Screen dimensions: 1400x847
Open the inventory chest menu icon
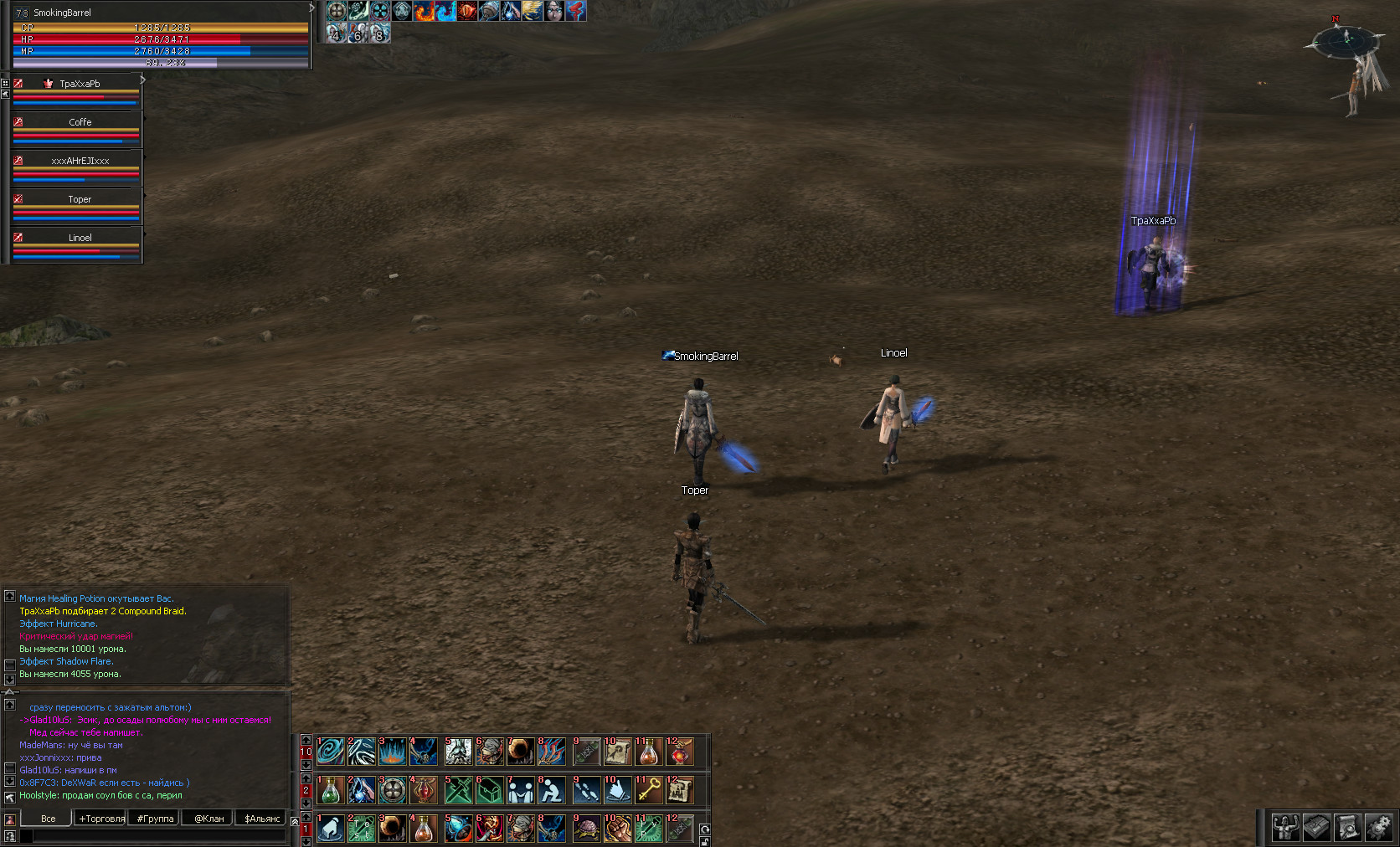tap(1316, 828)
